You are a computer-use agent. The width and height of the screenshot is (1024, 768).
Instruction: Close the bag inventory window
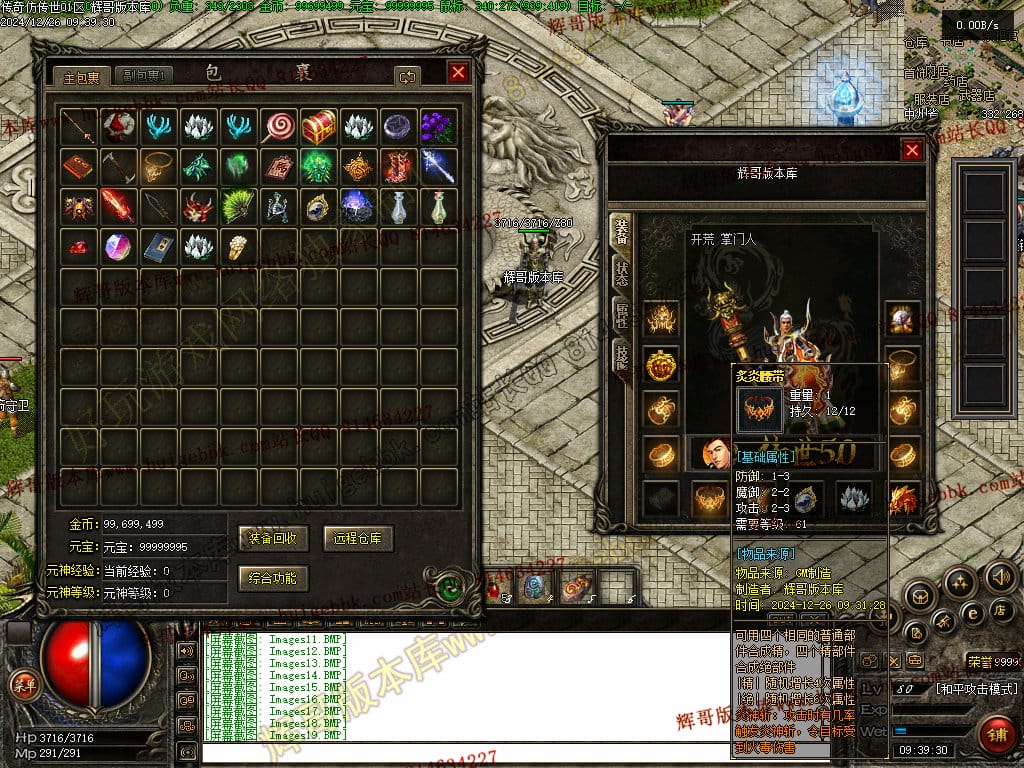point(458,72)
